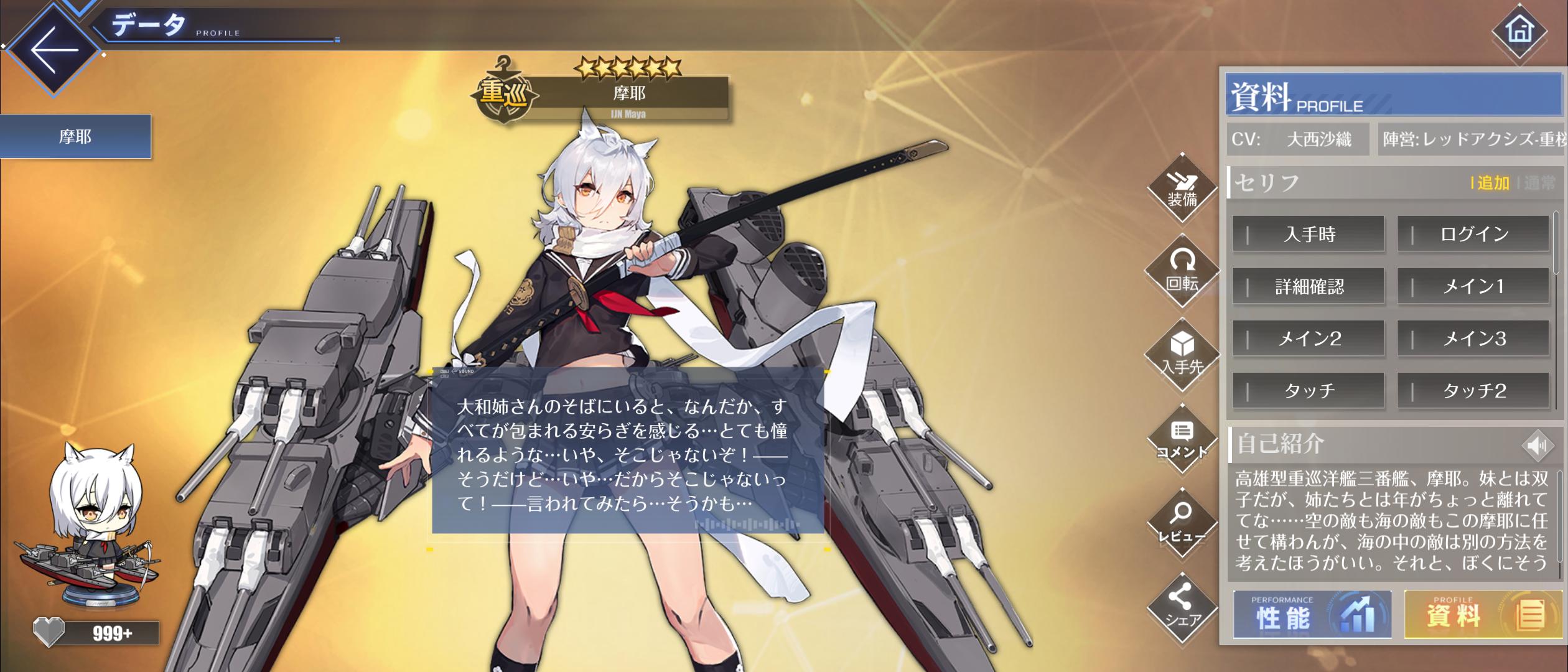
Task: Share via the シェア button
Action: 1182,607
